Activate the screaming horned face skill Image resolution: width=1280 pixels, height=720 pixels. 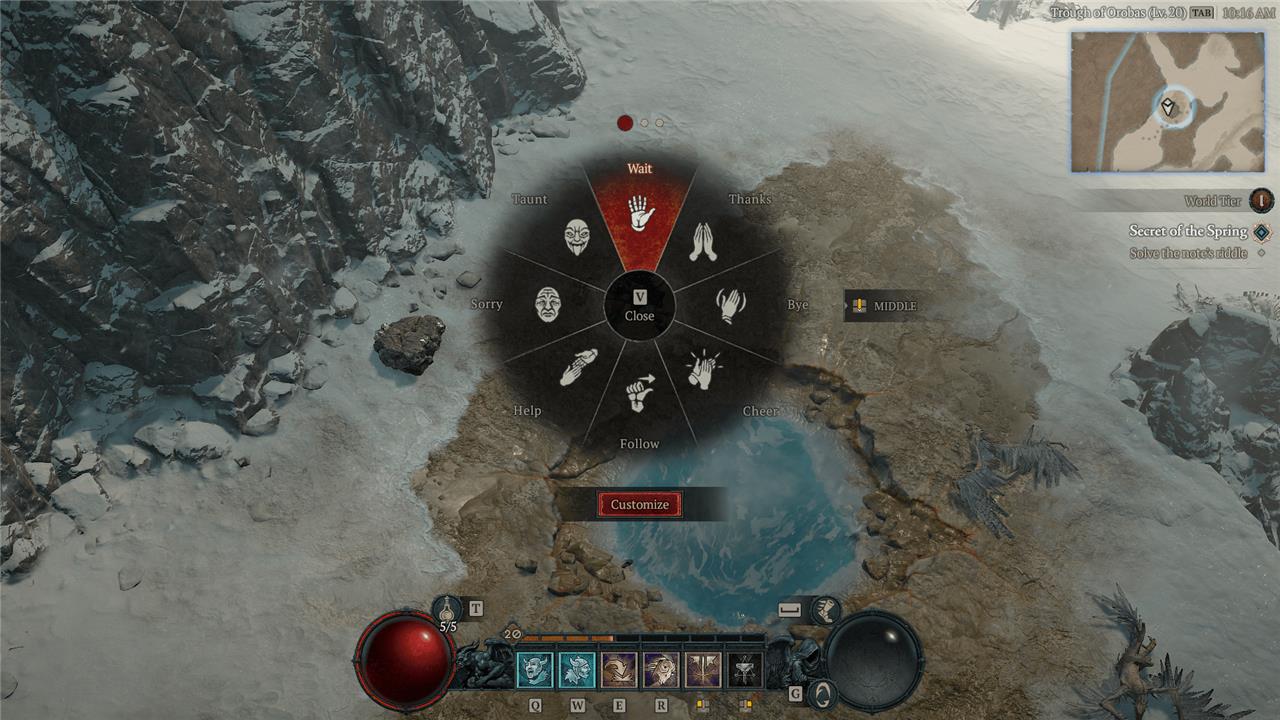[534, 670]
